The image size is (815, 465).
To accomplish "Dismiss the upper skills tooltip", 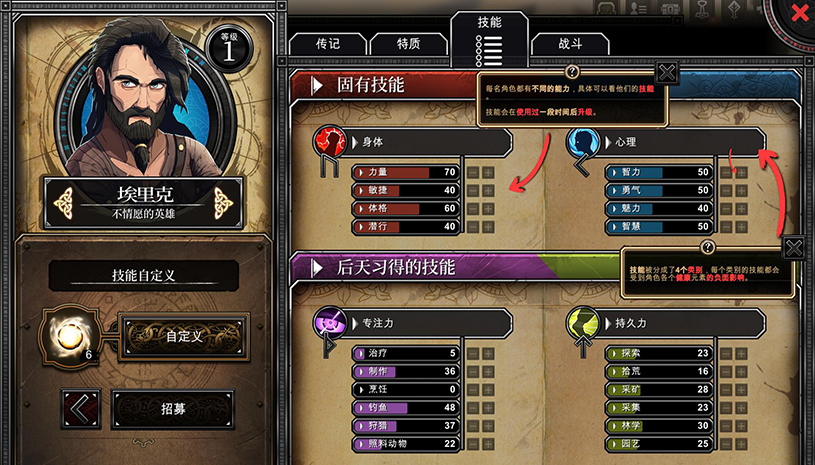I will click(x=668, y=72).
